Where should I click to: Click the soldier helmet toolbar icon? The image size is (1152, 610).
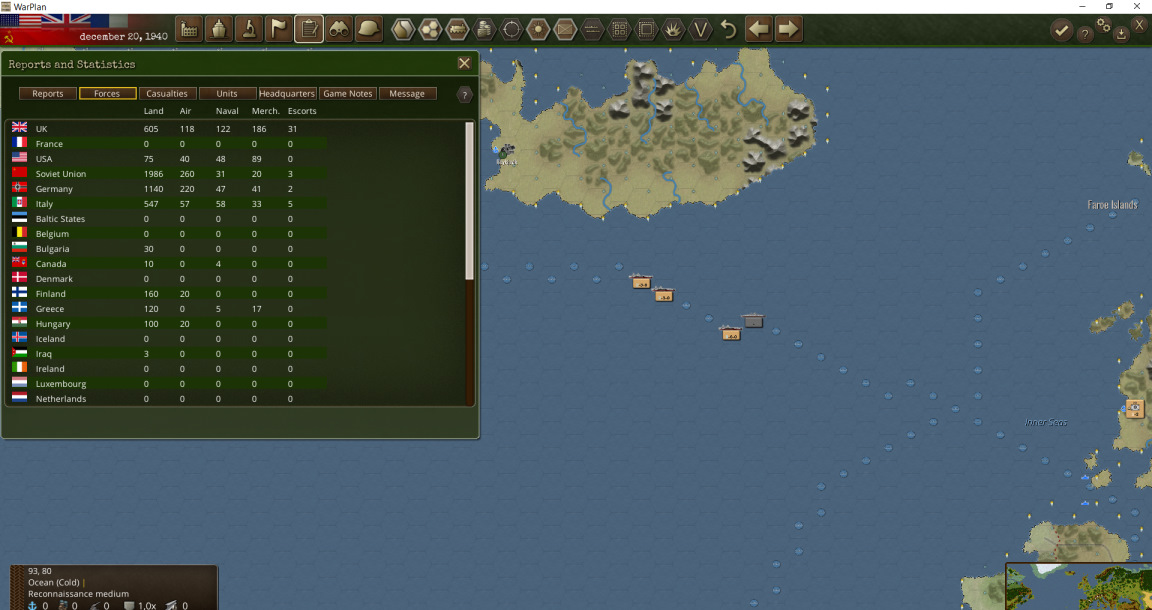[x=369, y=29]
